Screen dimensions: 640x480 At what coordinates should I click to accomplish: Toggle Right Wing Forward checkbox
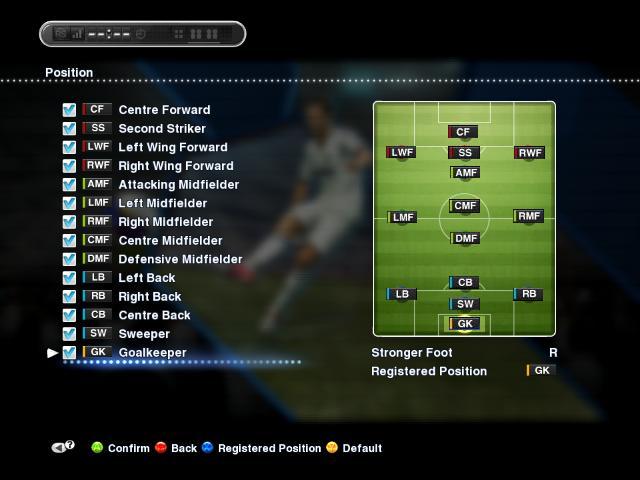pyautogui.click(x=69, y=166)
